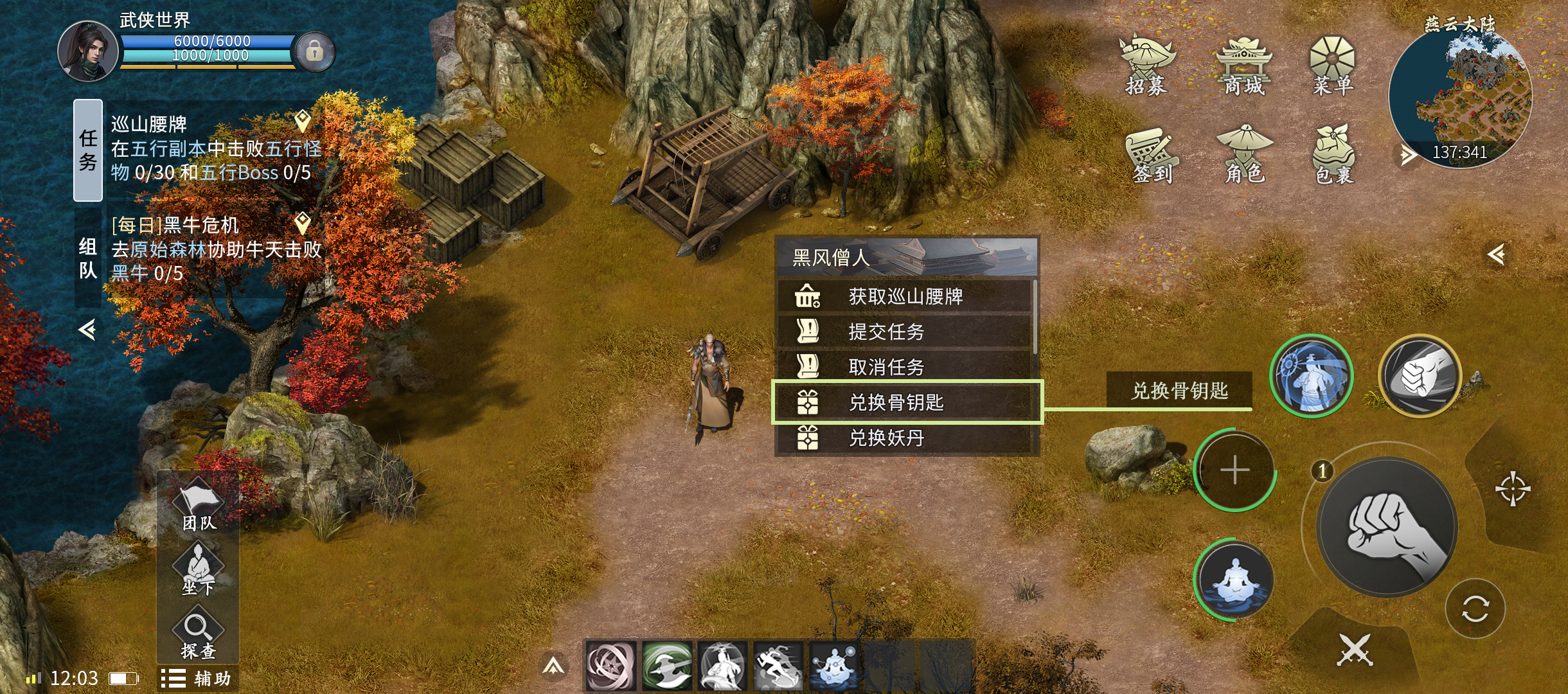
Task: Click the player portrait avatar
Action: [x=87, y=51]
